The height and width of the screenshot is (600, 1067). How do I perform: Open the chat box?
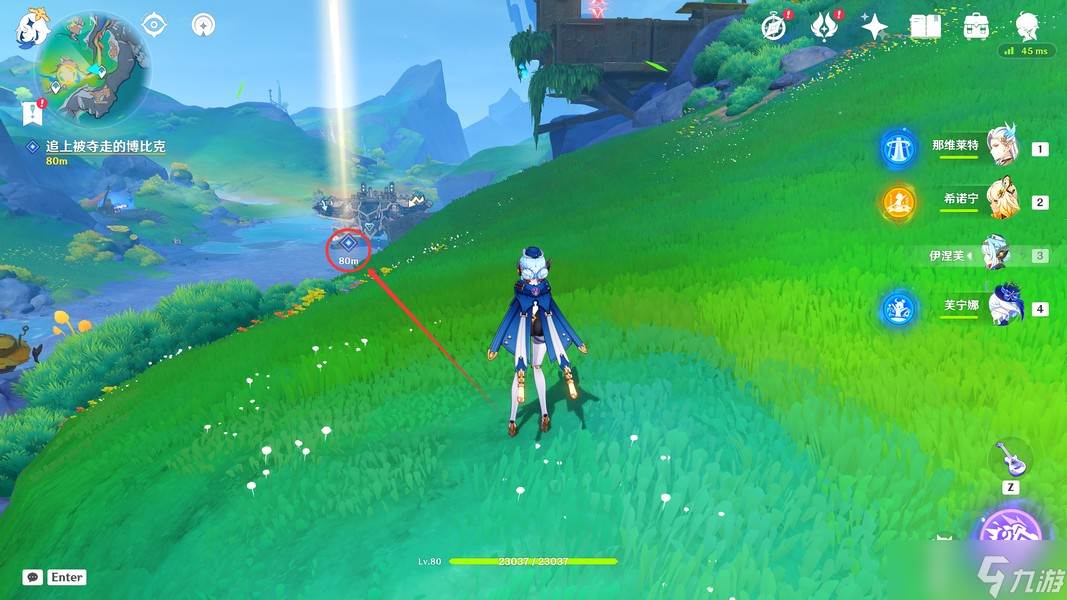[33, 577]
